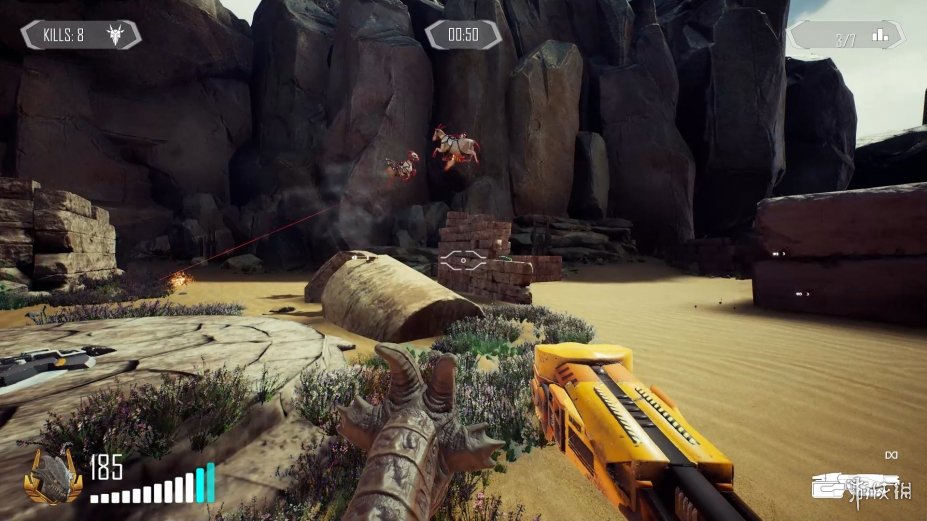The image size is (927, 521).
Task: Select the character portrait beside health
Action: coord(54,477)
